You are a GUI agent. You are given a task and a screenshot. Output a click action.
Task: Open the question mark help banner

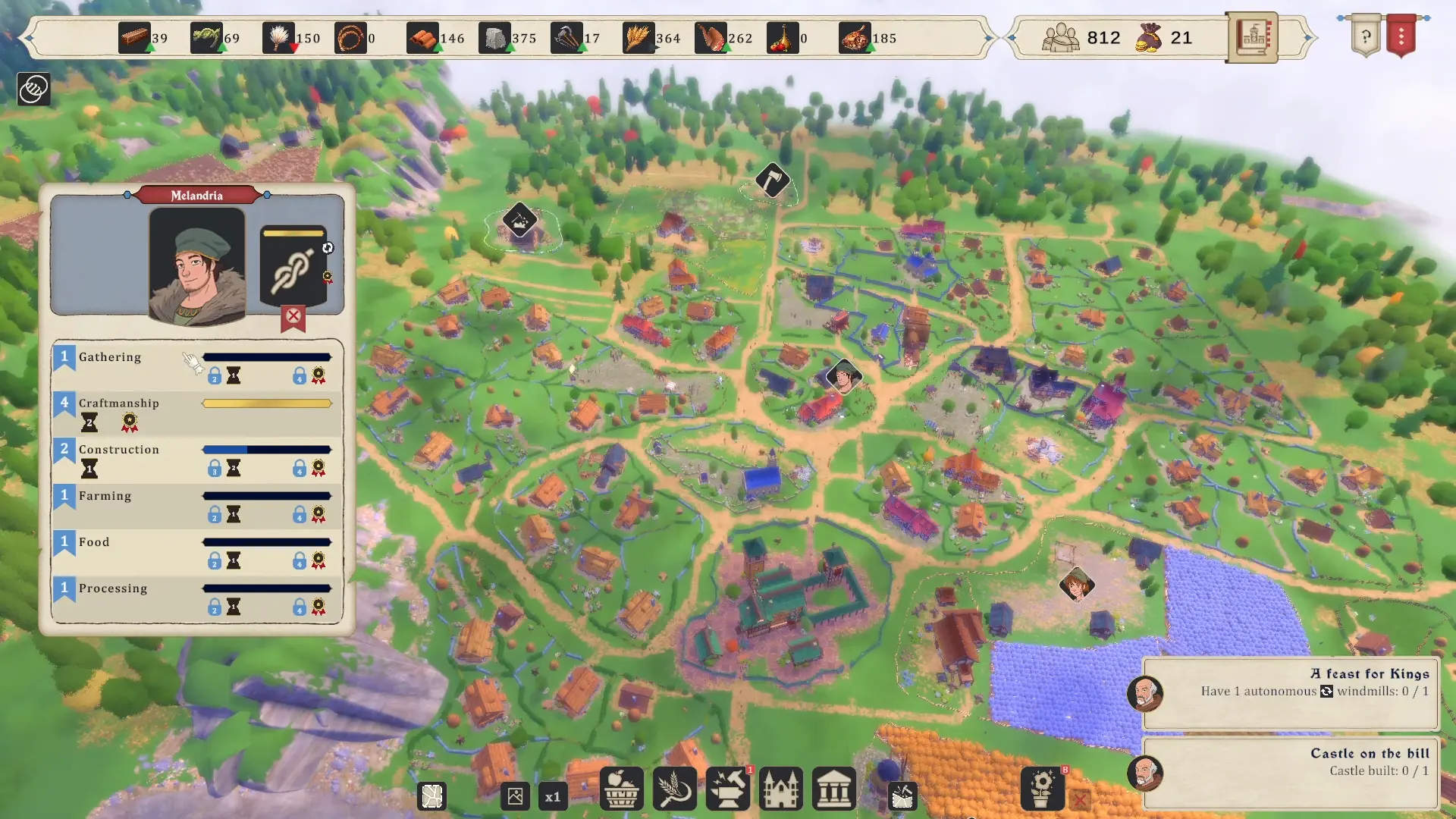pos(1366,36)
